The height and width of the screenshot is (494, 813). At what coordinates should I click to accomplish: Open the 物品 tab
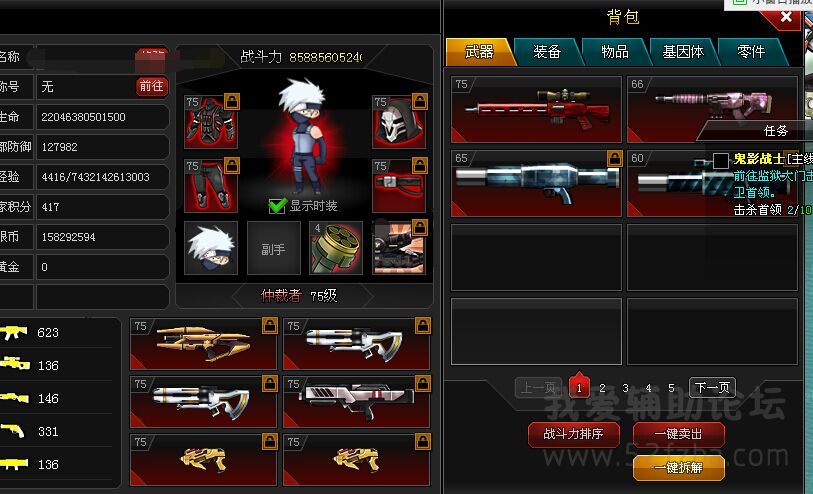(615, 51)
